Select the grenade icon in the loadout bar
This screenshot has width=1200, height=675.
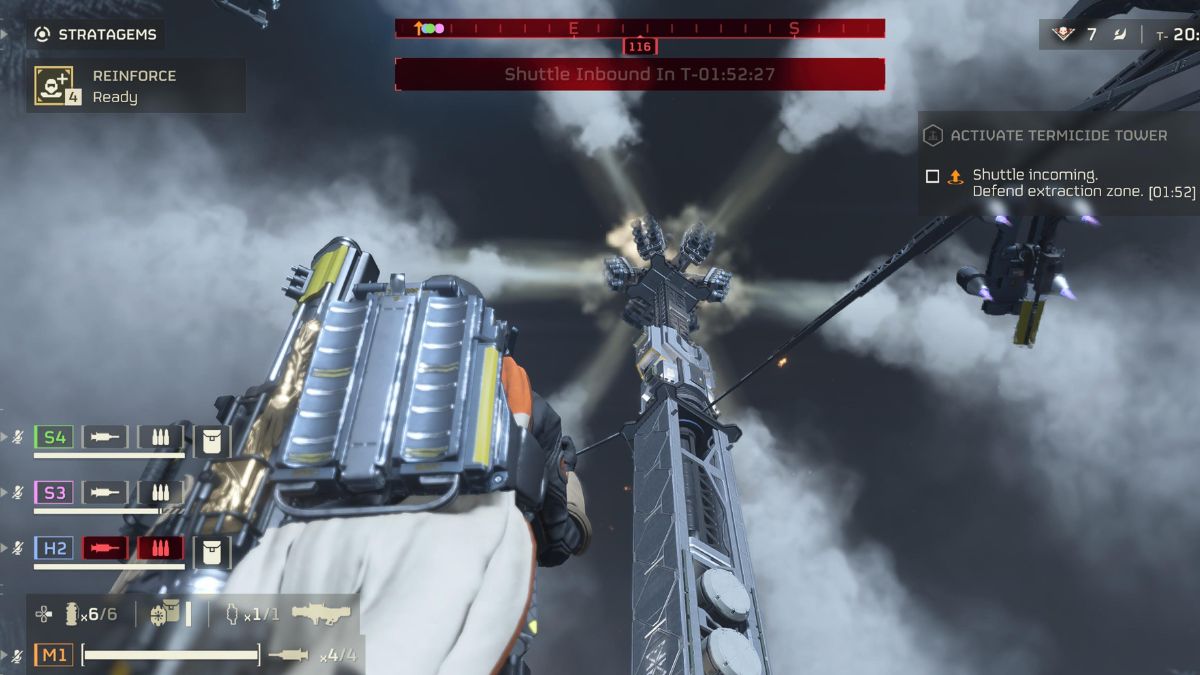pos(71,614)
